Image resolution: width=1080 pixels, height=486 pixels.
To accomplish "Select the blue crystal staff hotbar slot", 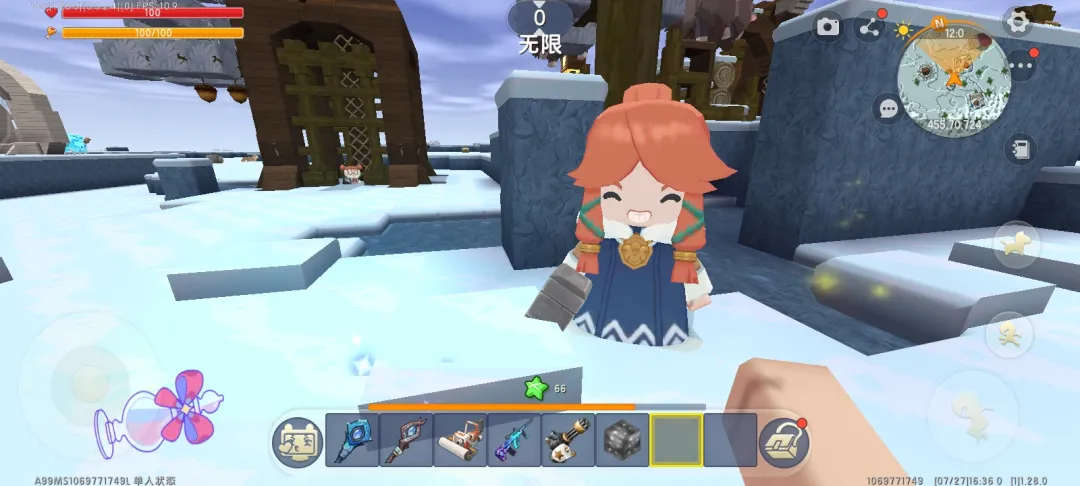I will click(x=352, y=440).
